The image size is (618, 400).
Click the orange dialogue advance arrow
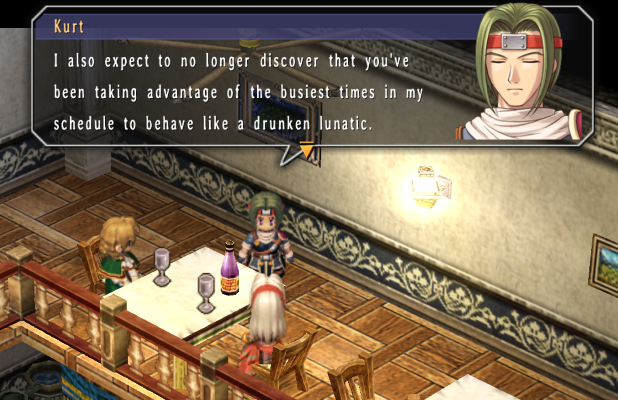pyautogui.click(x=306, y=152)
